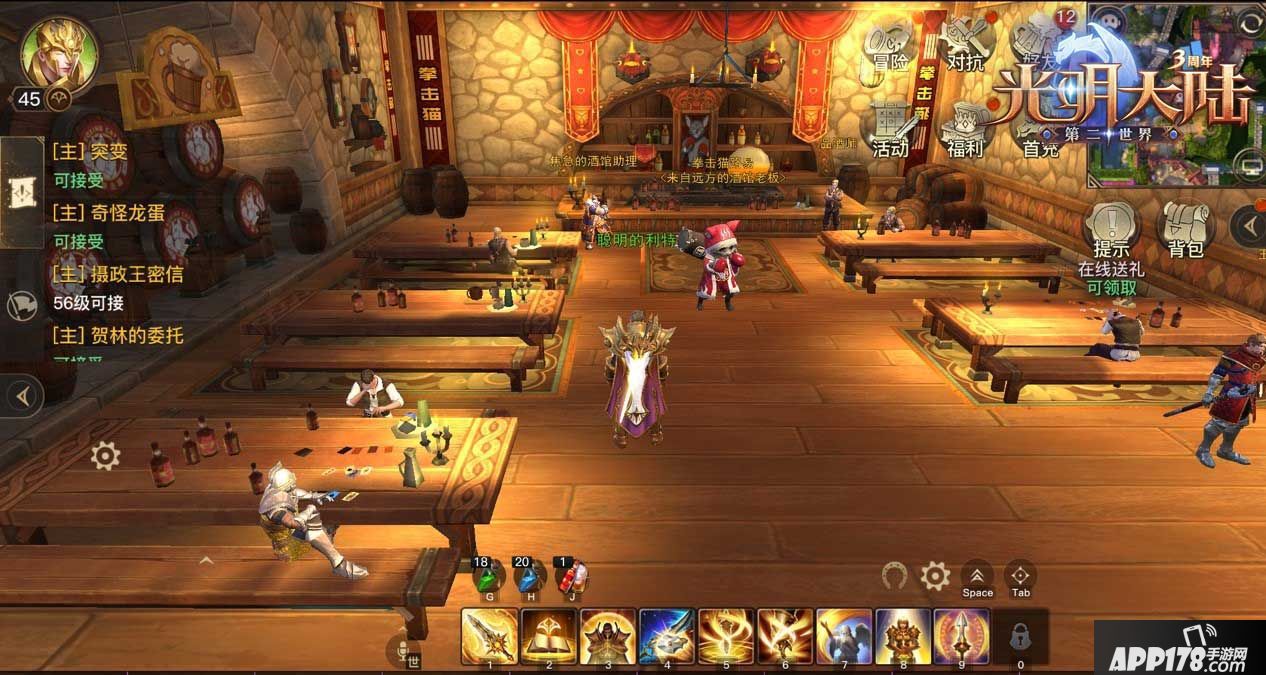The width and height of the screenshot is (1266, 675).
Task: Open the 提示 online gift reminder
Action: (1110, 230)
